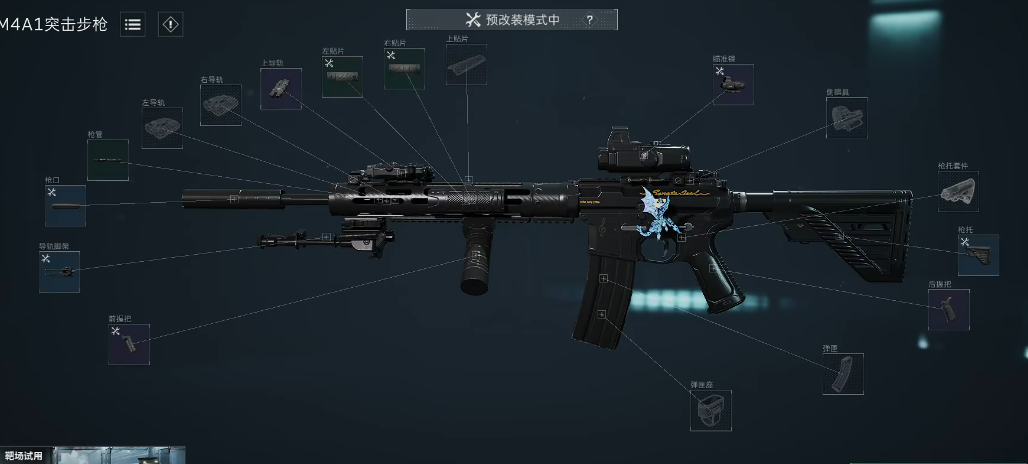The image size is (1028, 464).
Task: Open the 左导轨 left rail slot
Action: 162,128
